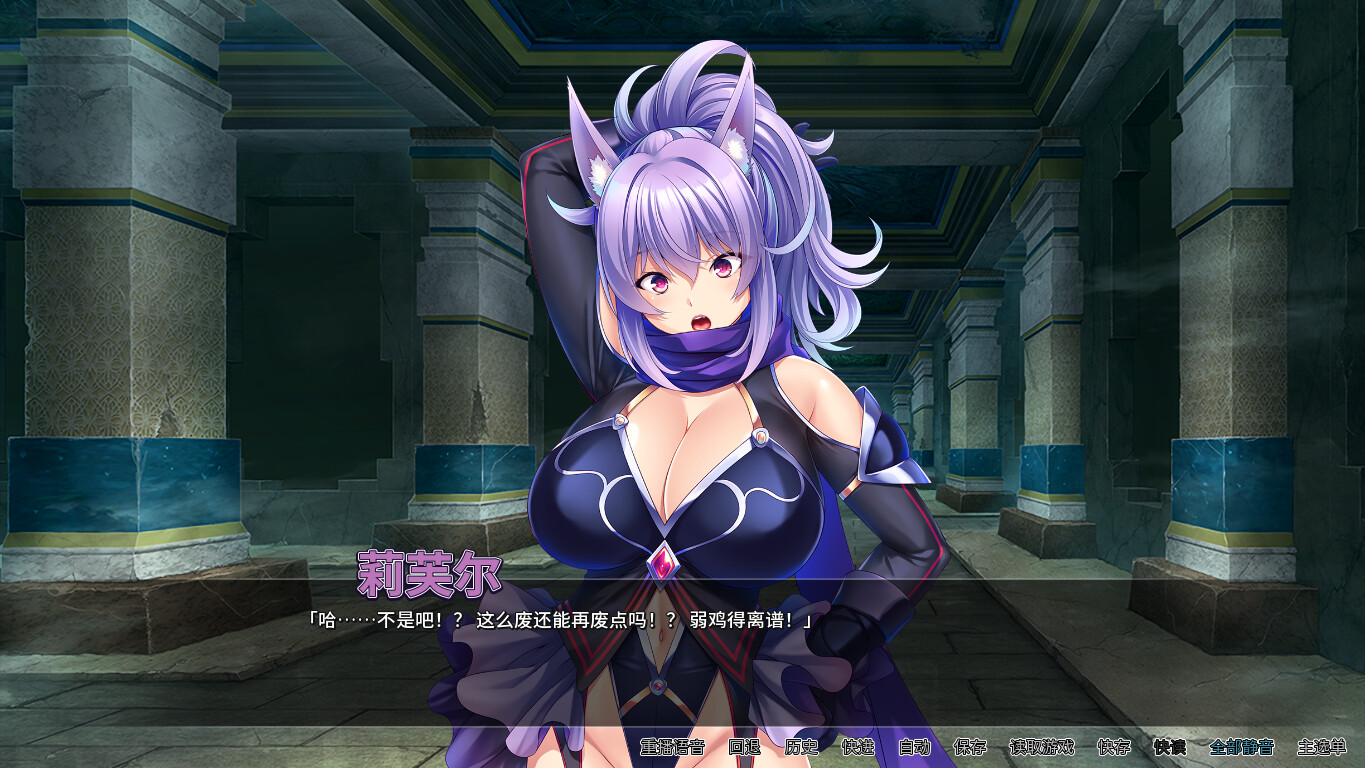Image resolution: width=1365 pixels, height=768 pixels.
Task: Open the 历史 dialogue history log
Action: pos(799,745)
